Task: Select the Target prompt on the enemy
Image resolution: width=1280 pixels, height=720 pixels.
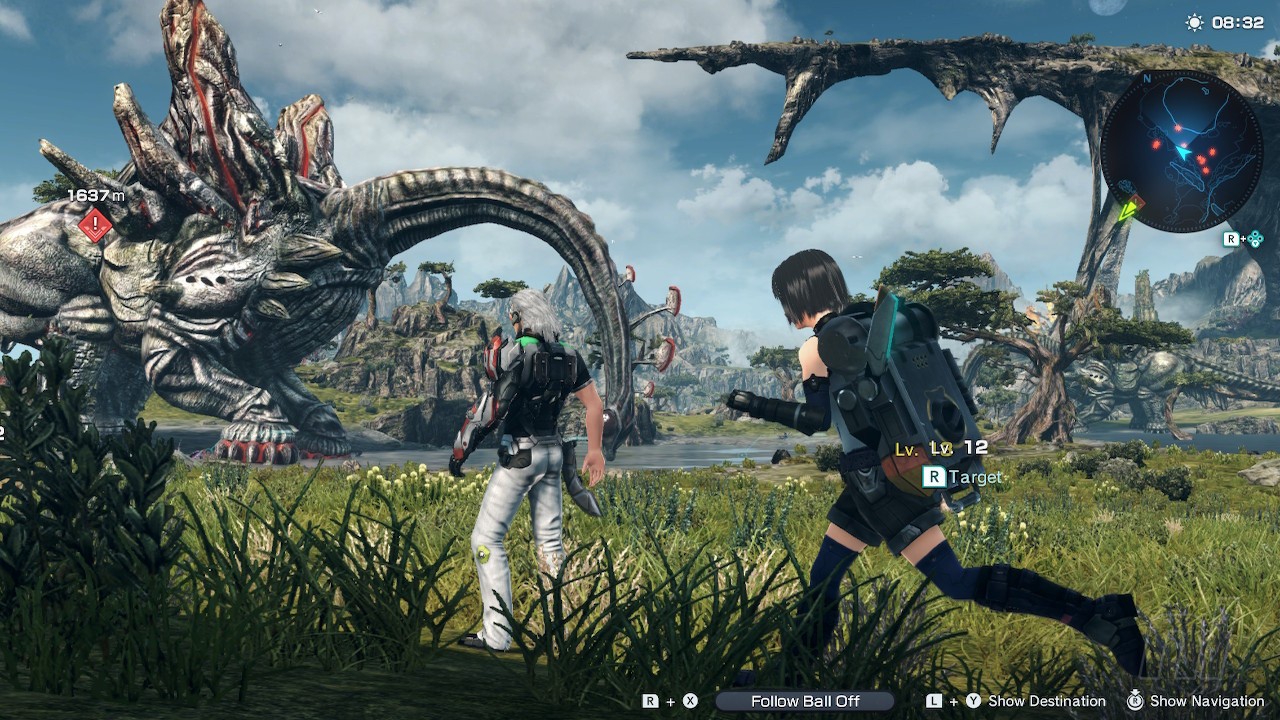Action: pos(962,477)
